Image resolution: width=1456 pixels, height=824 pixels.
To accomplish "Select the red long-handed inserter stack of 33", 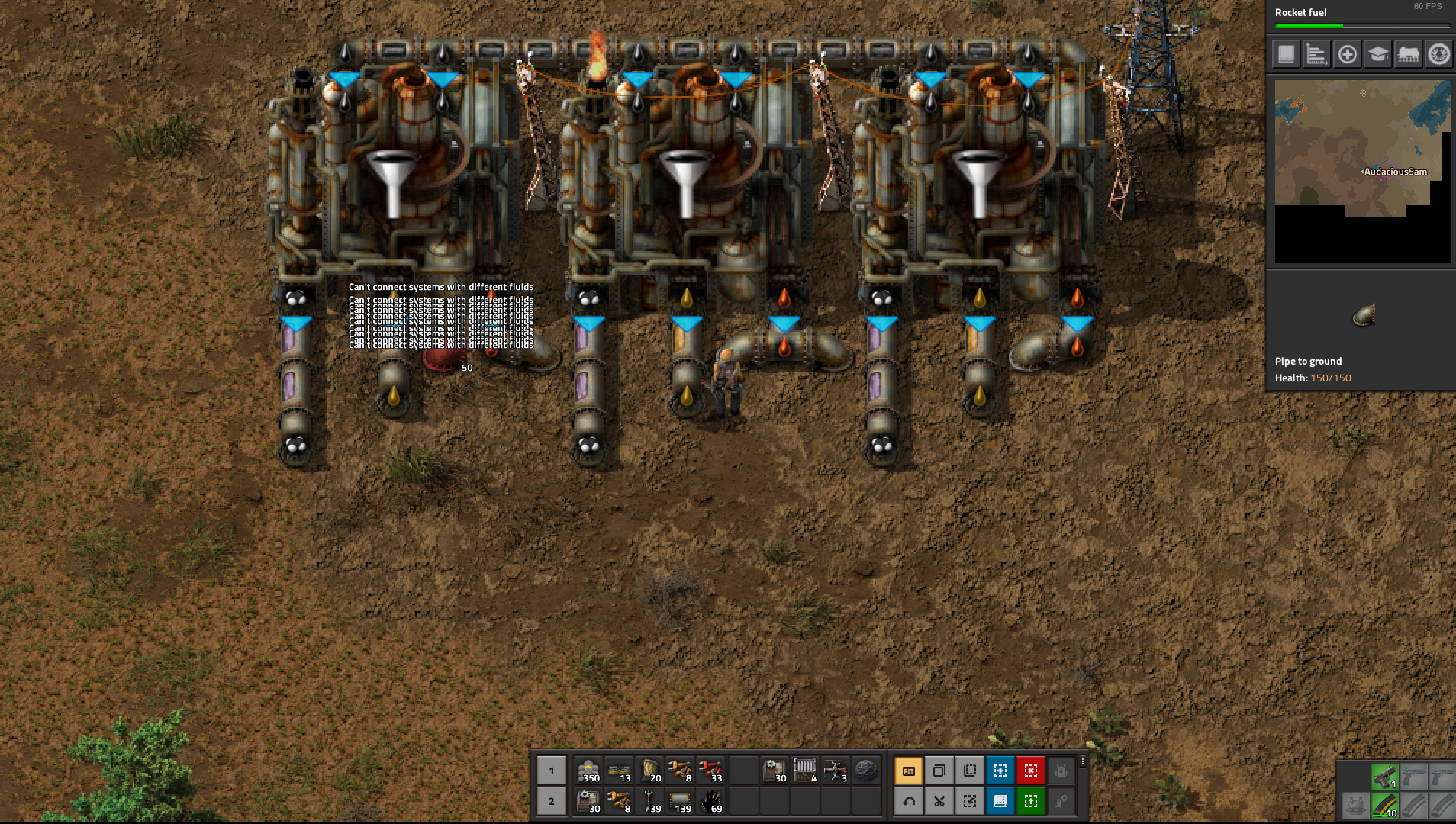I will pyautogui.click(x=710, y=771).
